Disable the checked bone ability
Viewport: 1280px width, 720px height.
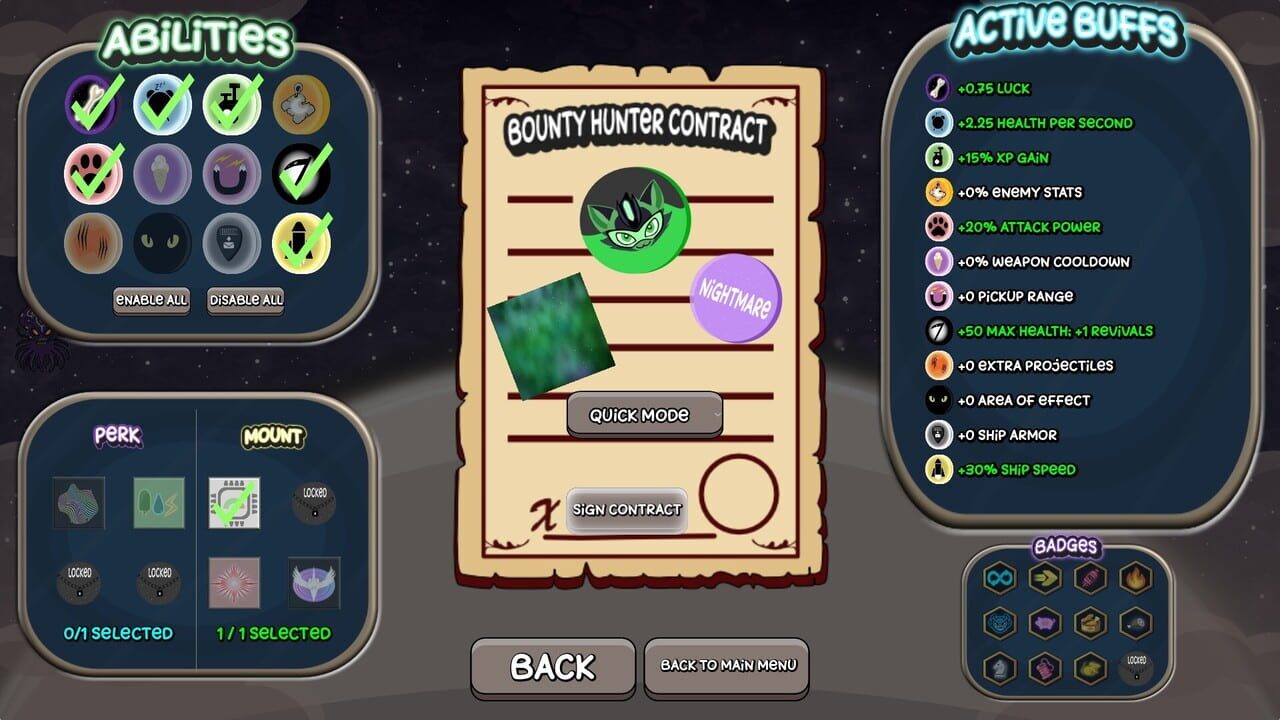click(93, 105)
